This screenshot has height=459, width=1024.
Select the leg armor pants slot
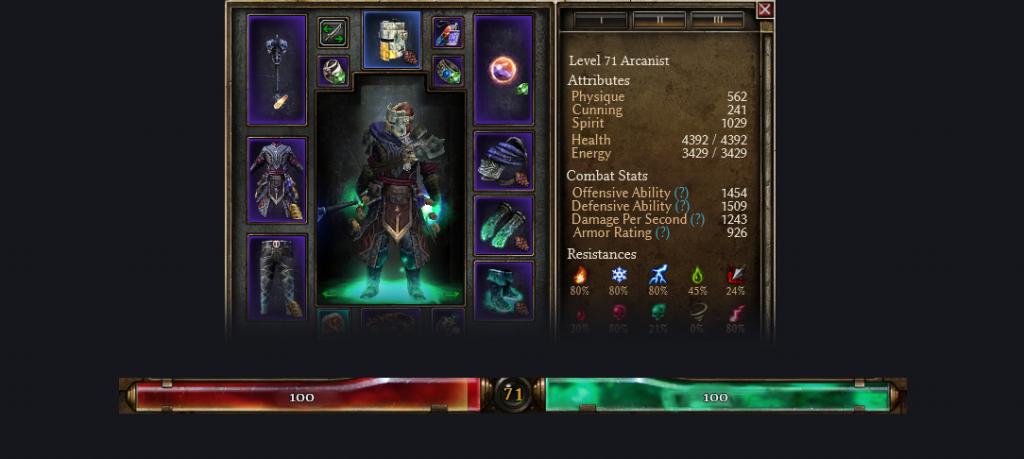(277, 277)
